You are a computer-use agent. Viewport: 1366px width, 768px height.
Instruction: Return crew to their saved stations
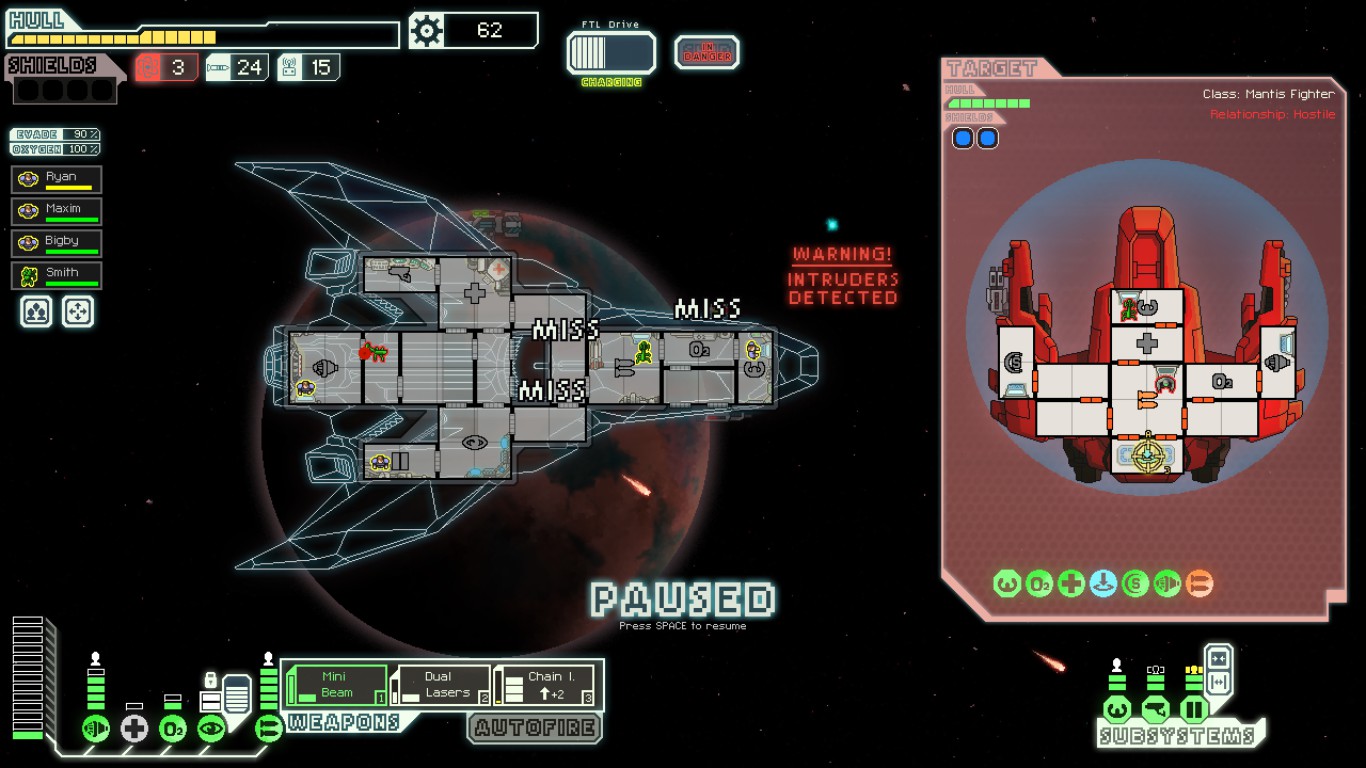click(x=78, y=312)
